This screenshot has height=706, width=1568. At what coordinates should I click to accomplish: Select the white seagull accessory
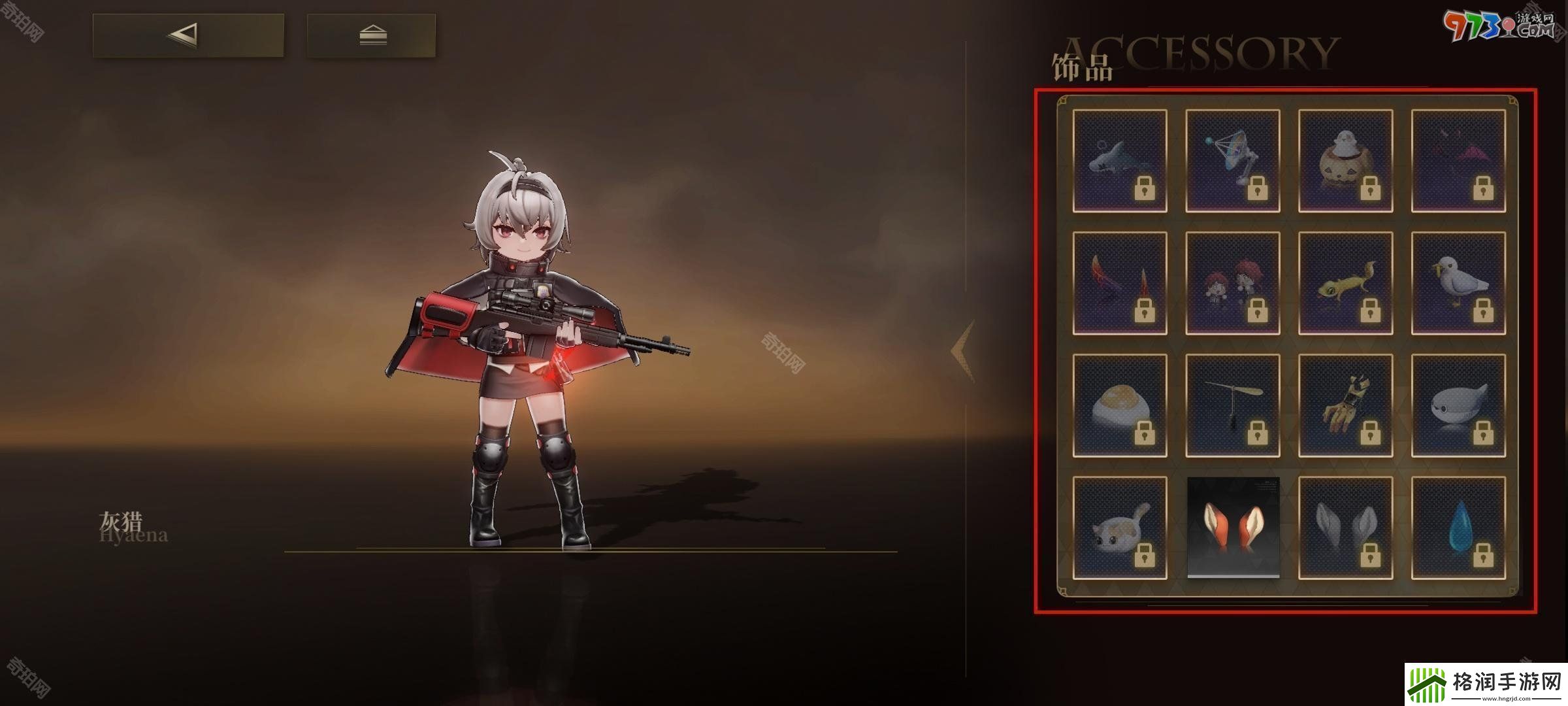coord(1458,283)
